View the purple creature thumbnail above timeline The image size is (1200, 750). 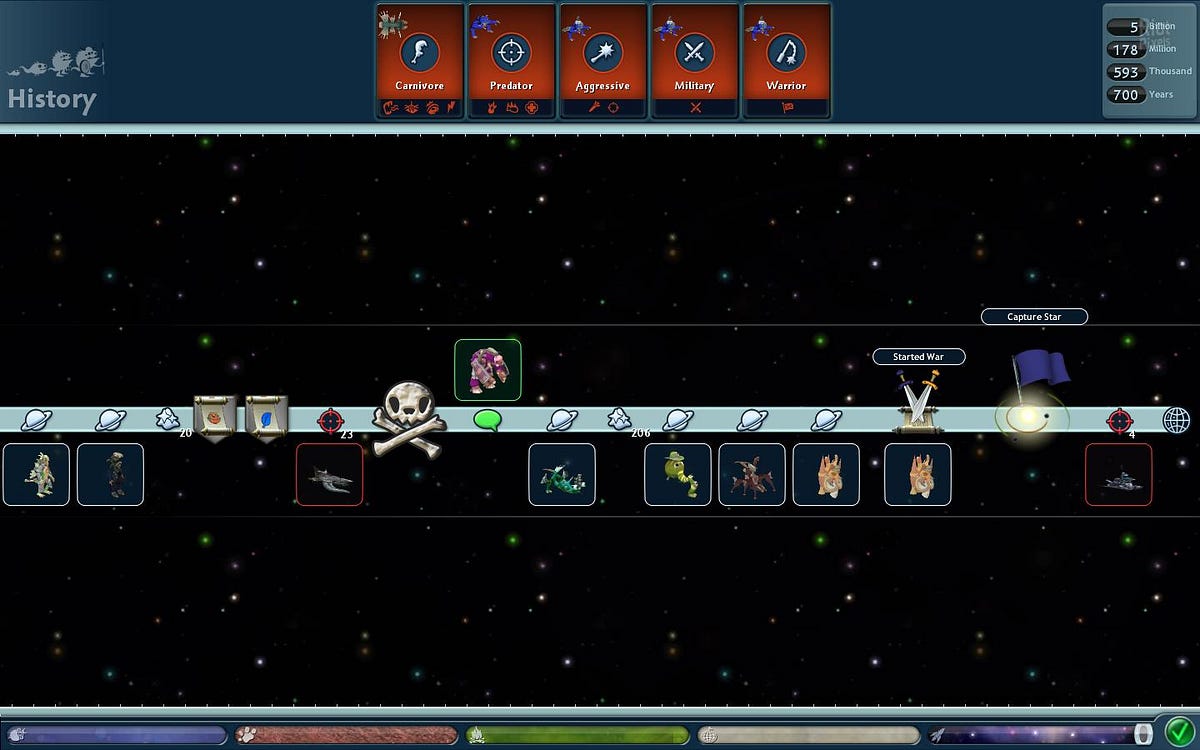click(488, 370)
